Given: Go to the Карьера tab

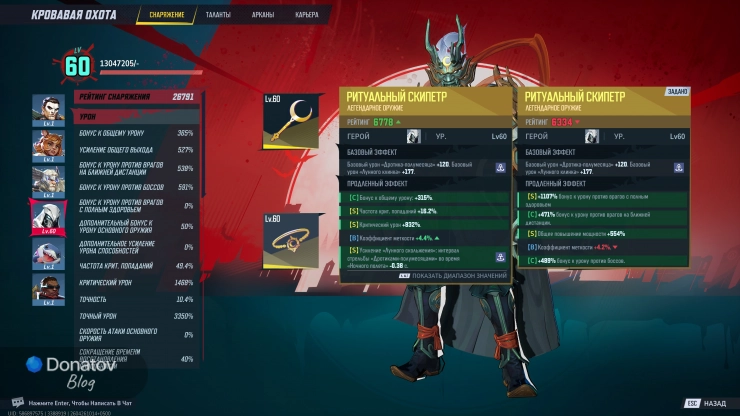Looking at the screenshot, I should (307, 15).
